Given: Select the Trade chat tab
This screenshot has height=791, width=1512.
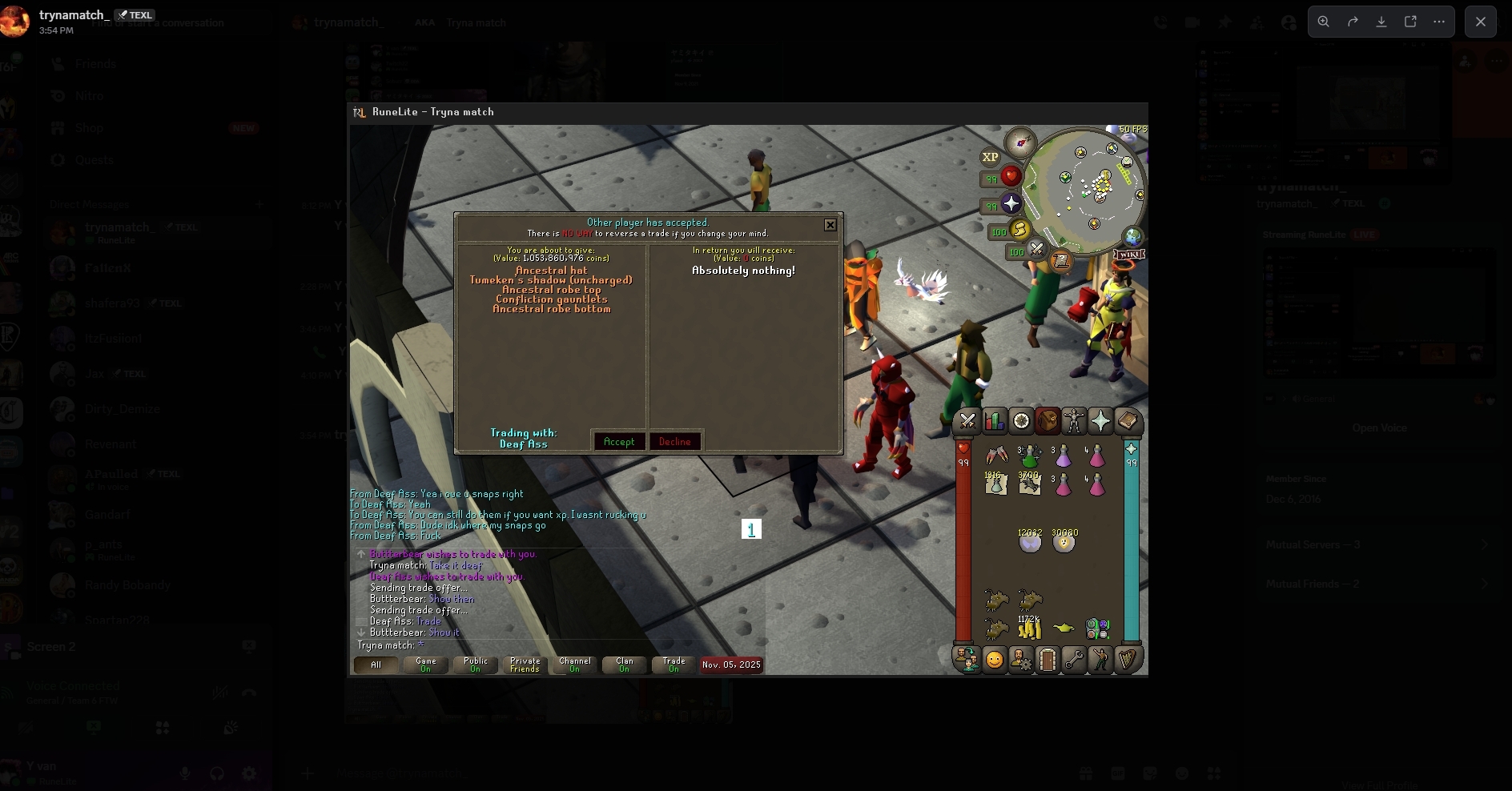Looking at the screenshot, I should 674,665.
